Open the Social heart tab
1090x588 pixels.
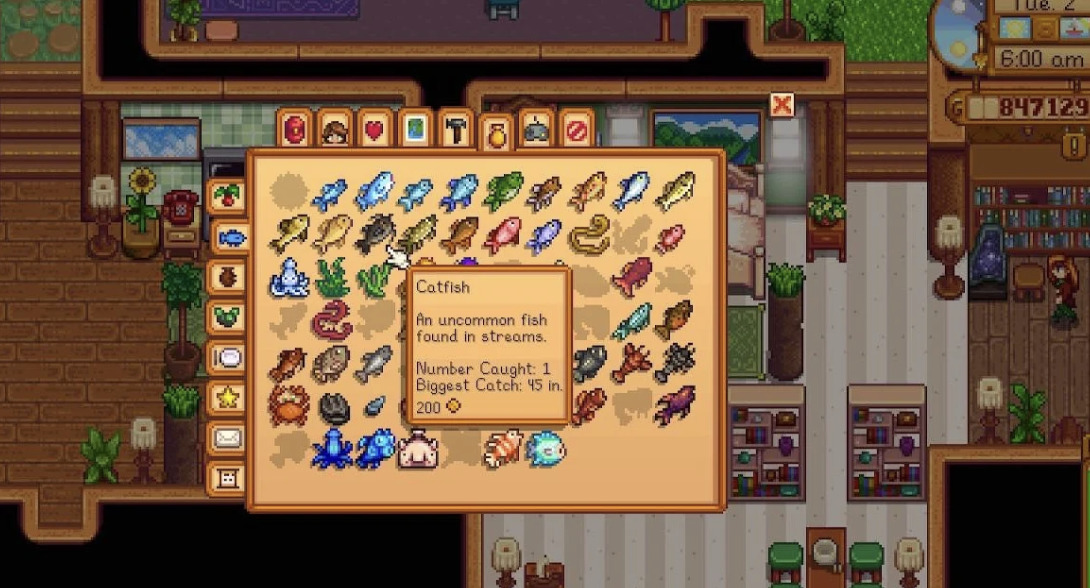(x=375, y=128)
